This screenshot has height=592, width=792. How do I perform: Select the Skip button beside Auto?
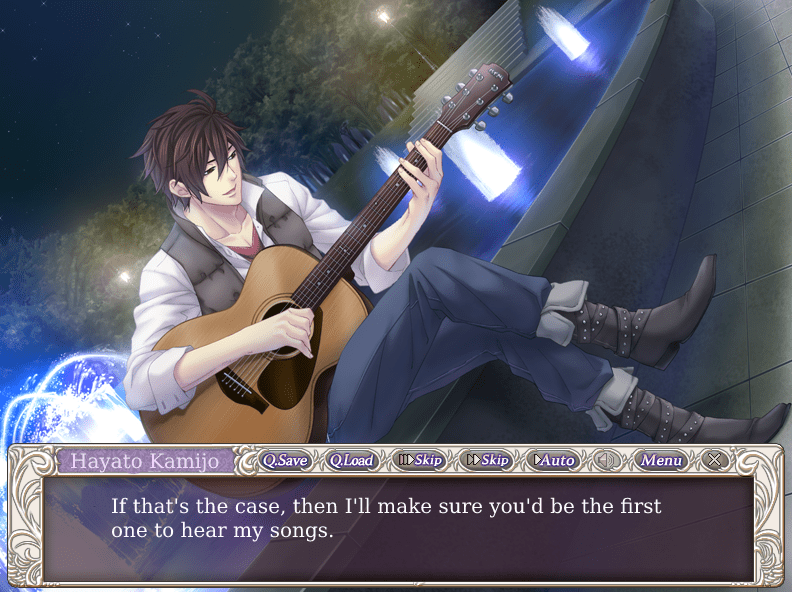pos(488,460)
